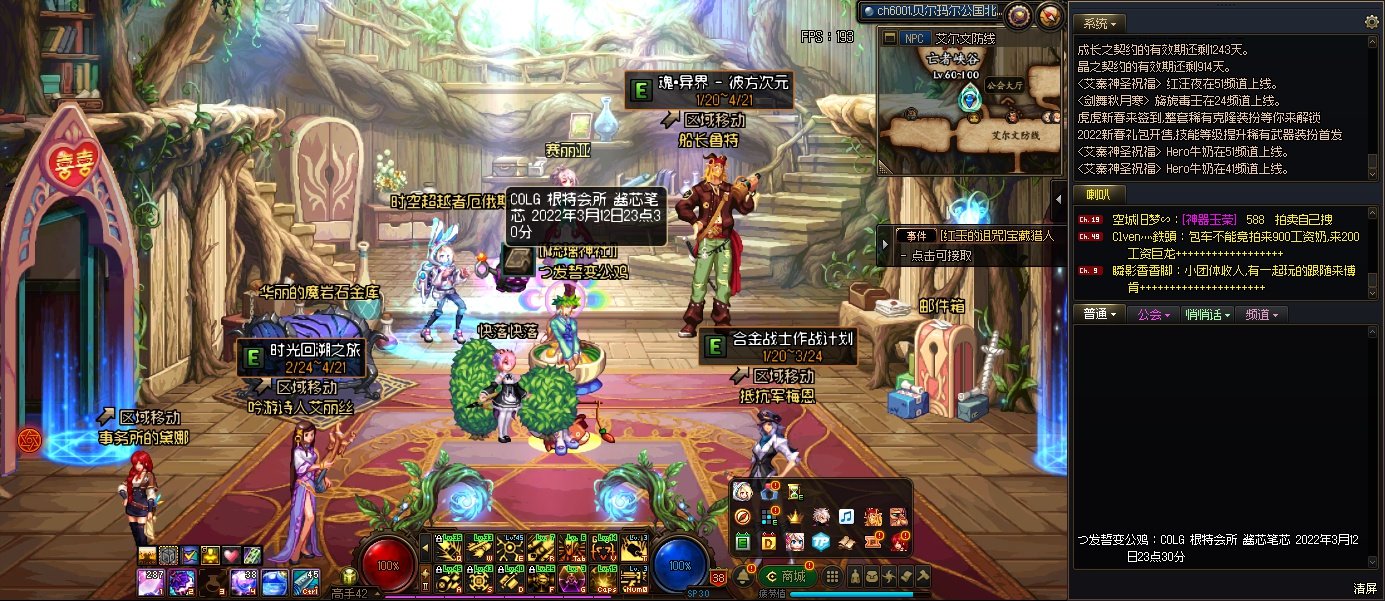Switch to the 公会 guild chat tab
This screenshot has height=601, width=1385.
[1153, 314]
